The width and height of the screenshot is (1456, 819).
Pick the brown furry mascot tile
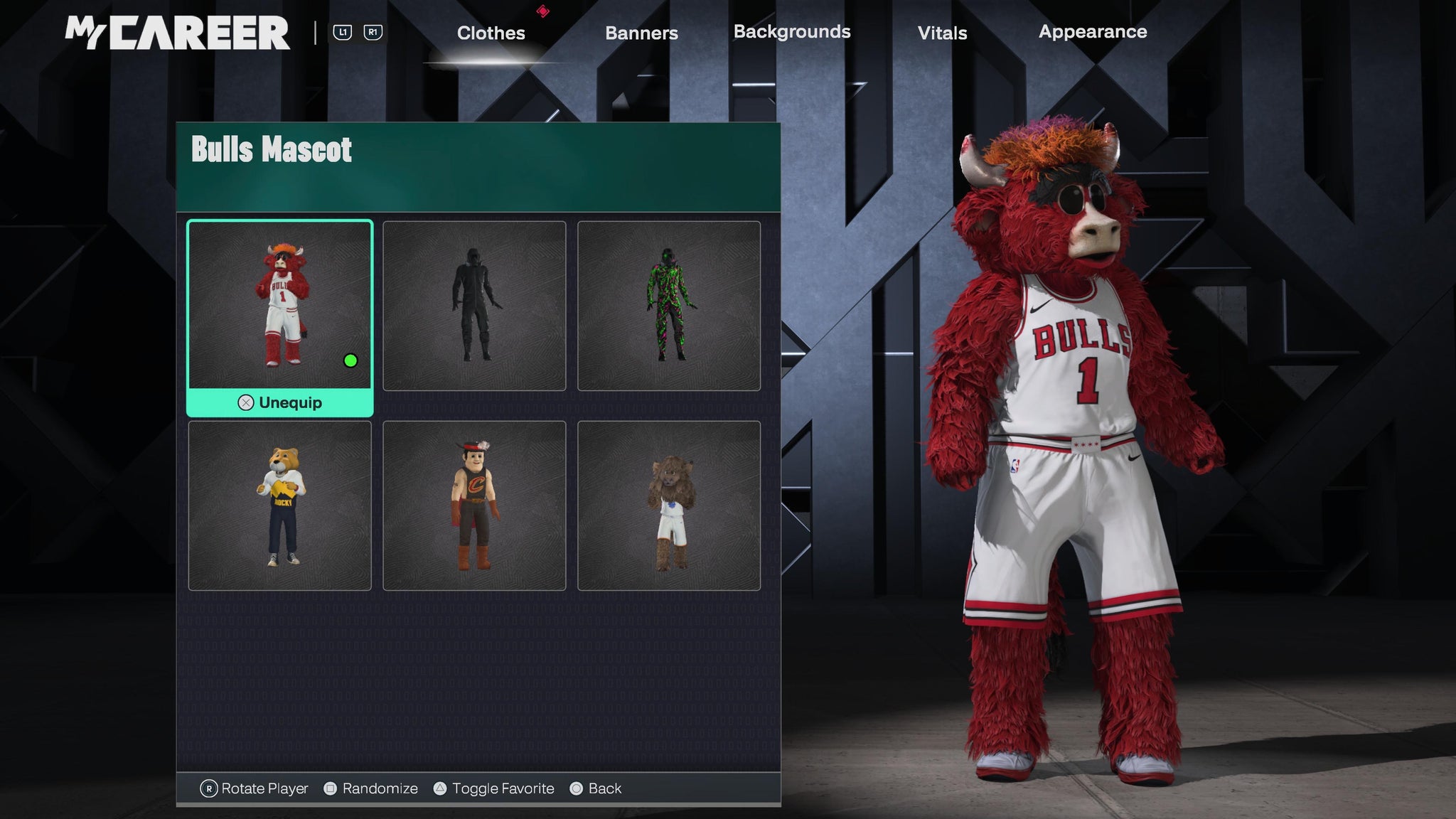coord(669,505)
